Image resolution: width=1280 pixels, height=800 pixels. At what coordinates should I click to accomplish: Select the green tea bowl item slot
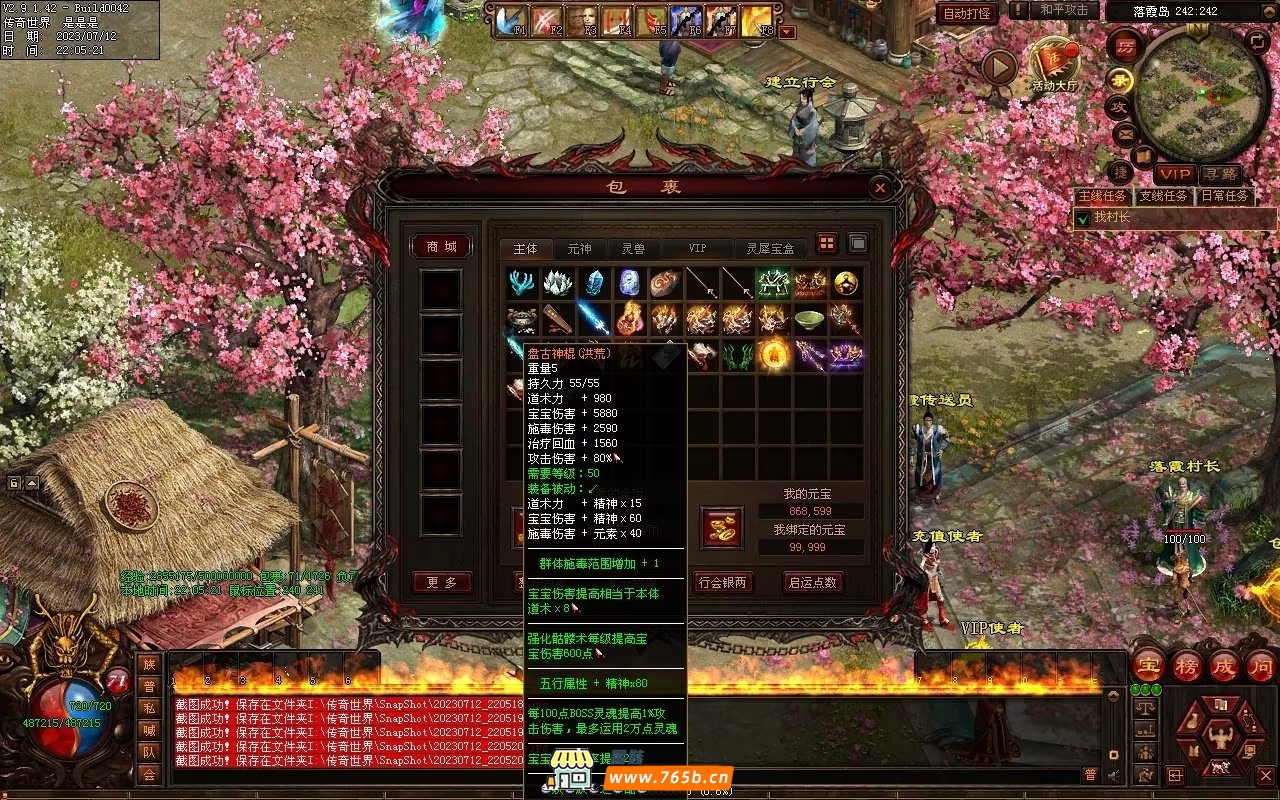coord(809,319)
